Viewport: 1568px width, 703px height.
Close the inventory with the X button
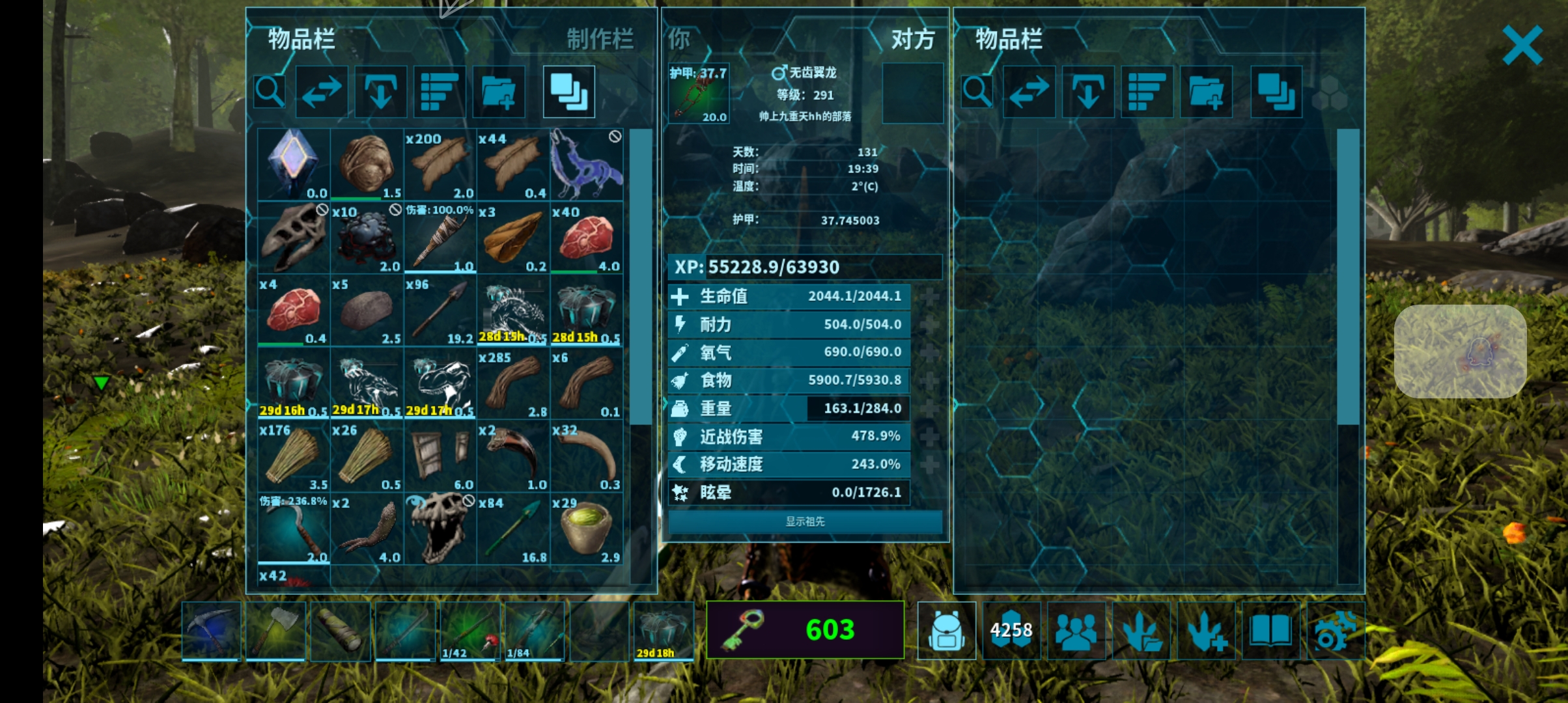(x=1522, y=45)
